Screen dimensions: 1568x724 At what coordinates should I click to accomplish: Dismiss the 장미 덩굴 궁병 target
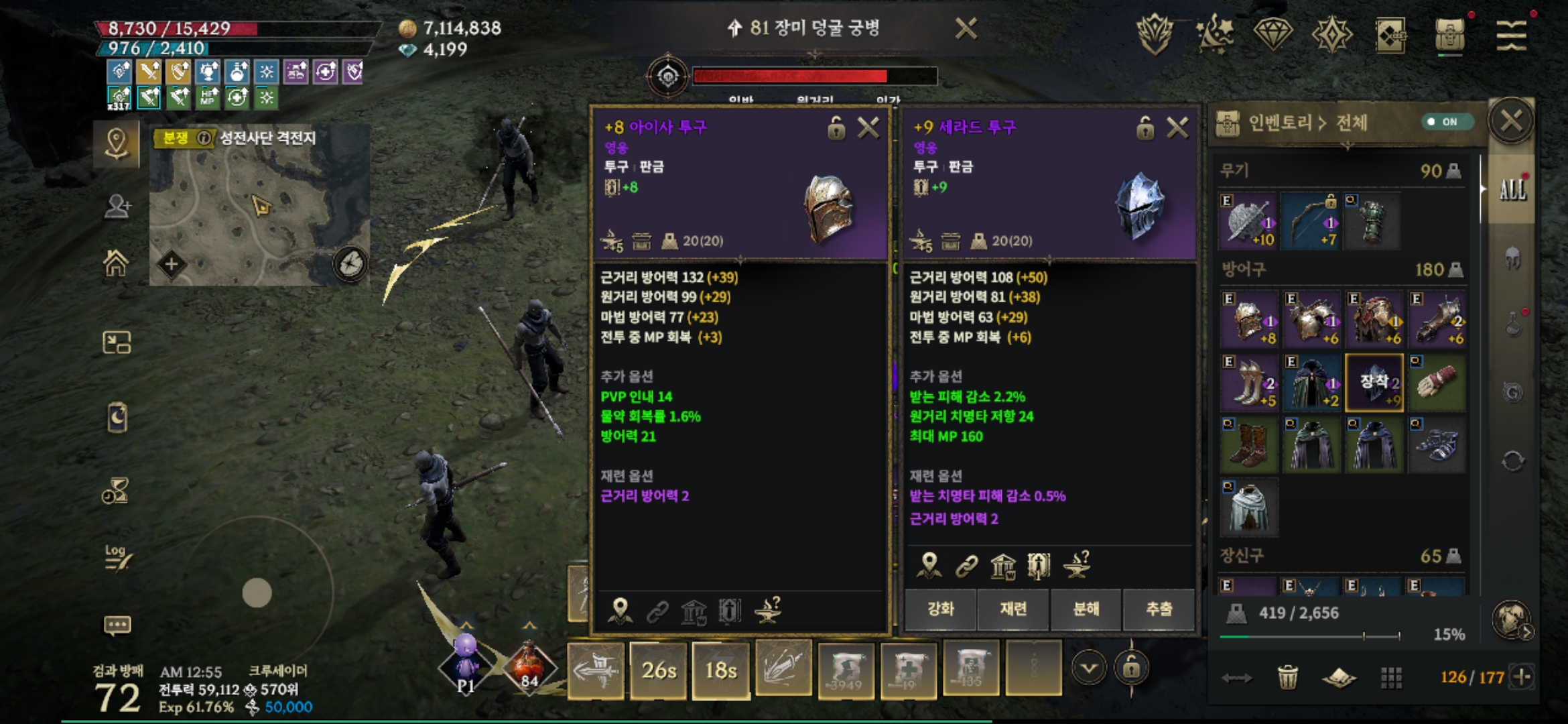(x=966, y=29)
